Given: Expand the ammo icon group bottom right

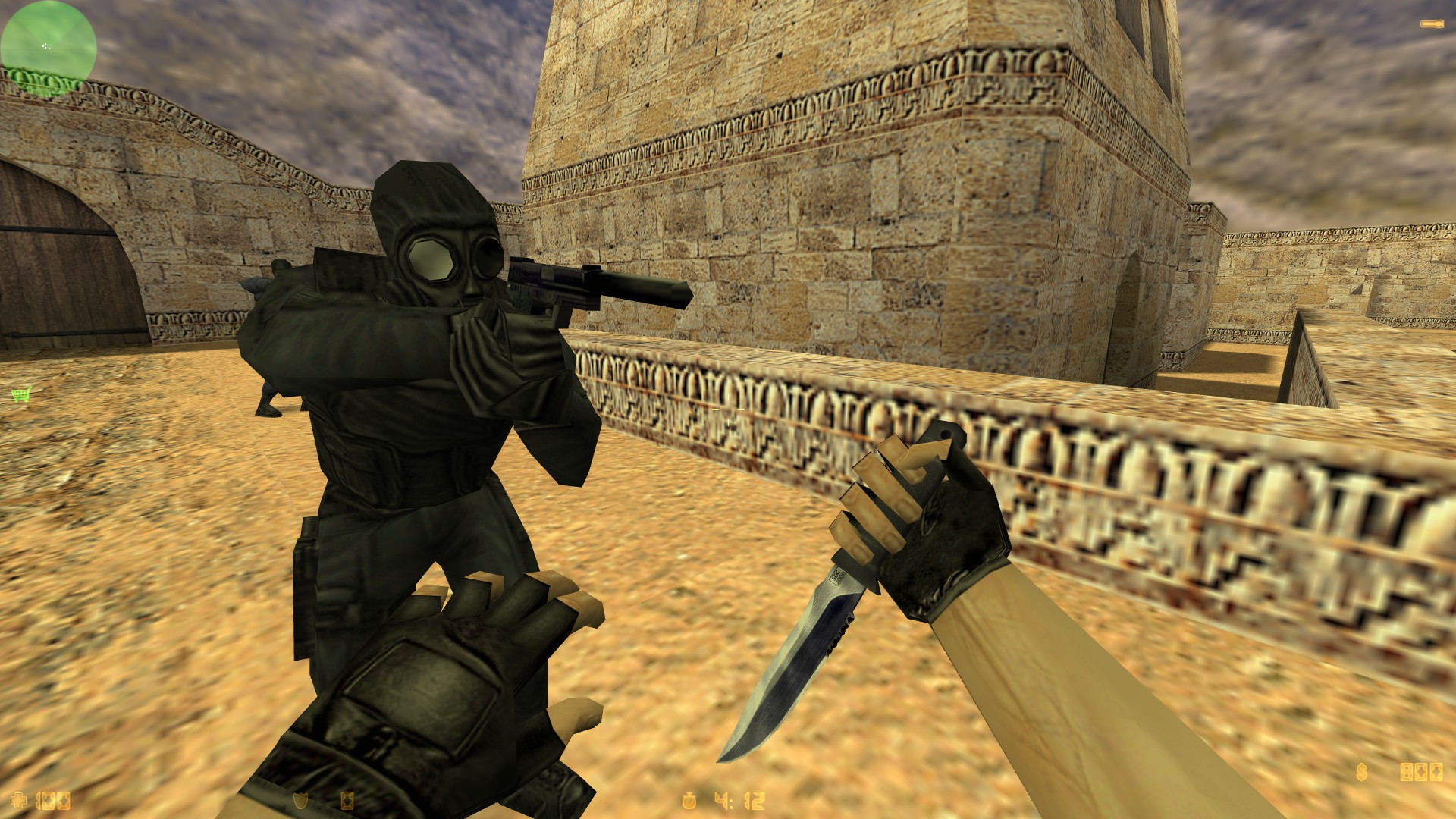Looking at the screenshot, I should (1420, 772).
